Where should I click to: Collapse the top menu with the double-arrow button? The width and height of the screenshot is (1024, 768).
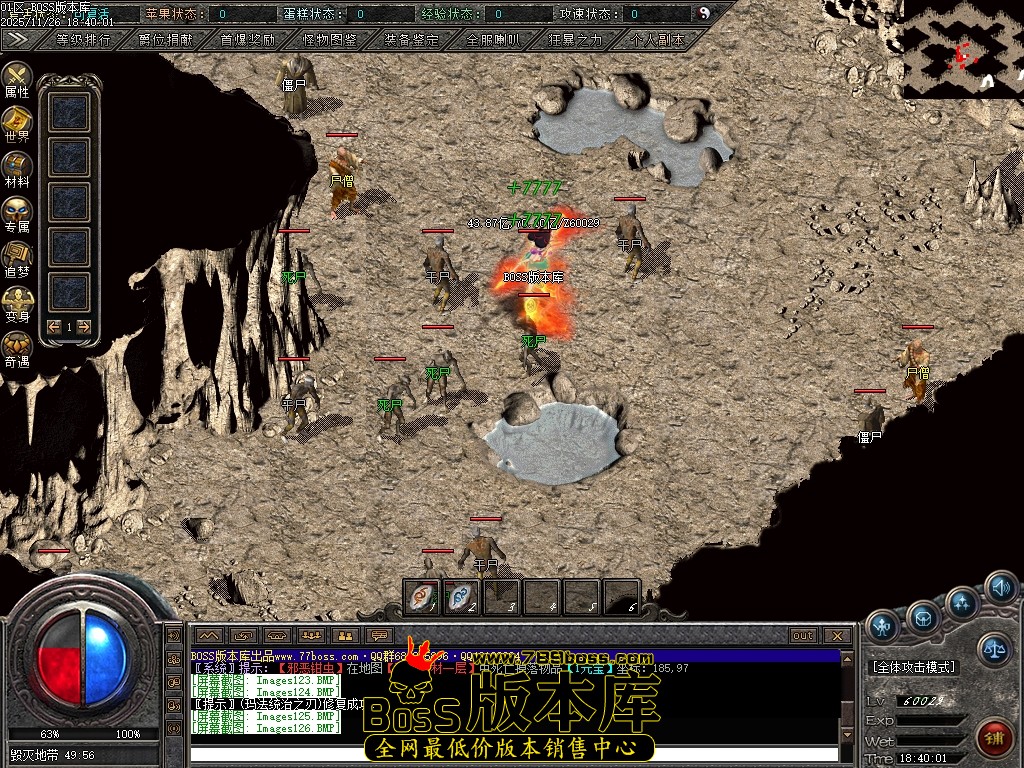click(x=17, y=40)
